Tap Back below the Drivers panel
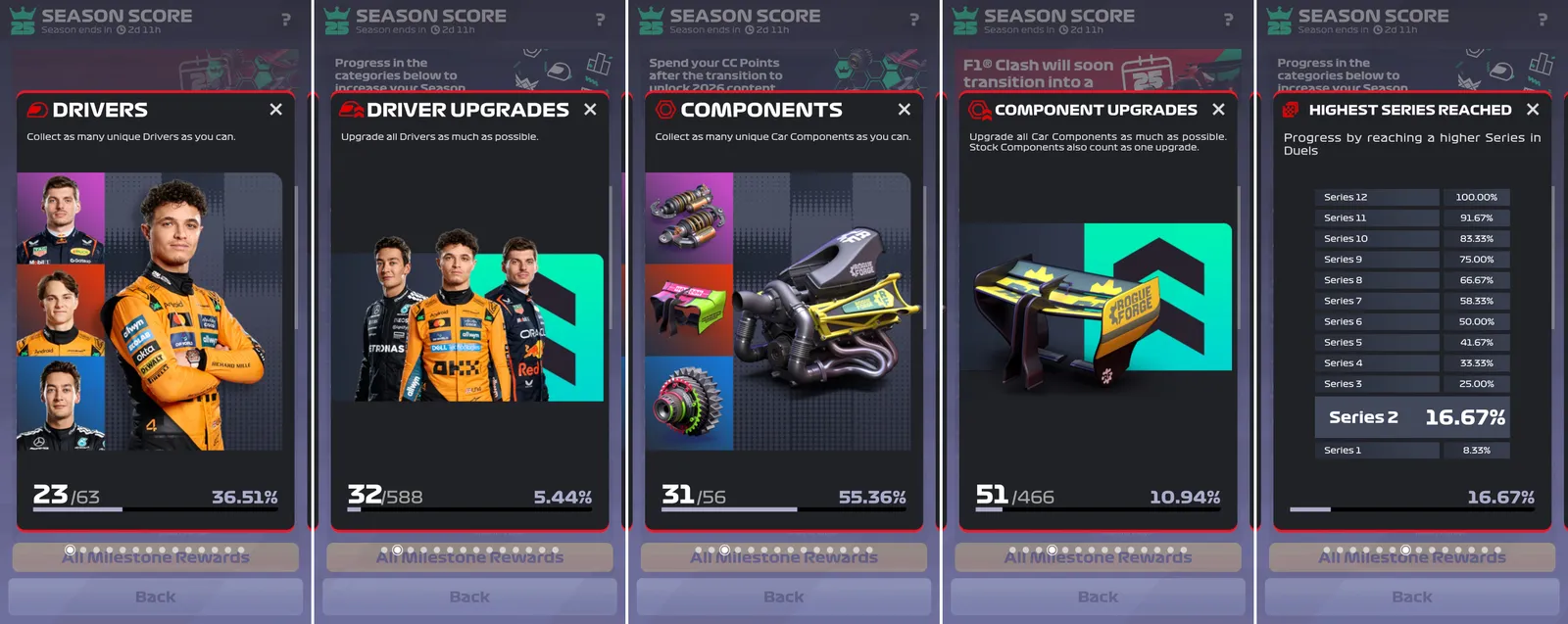The height and width of the screenshot is (624, 1568). pos(156,597)
